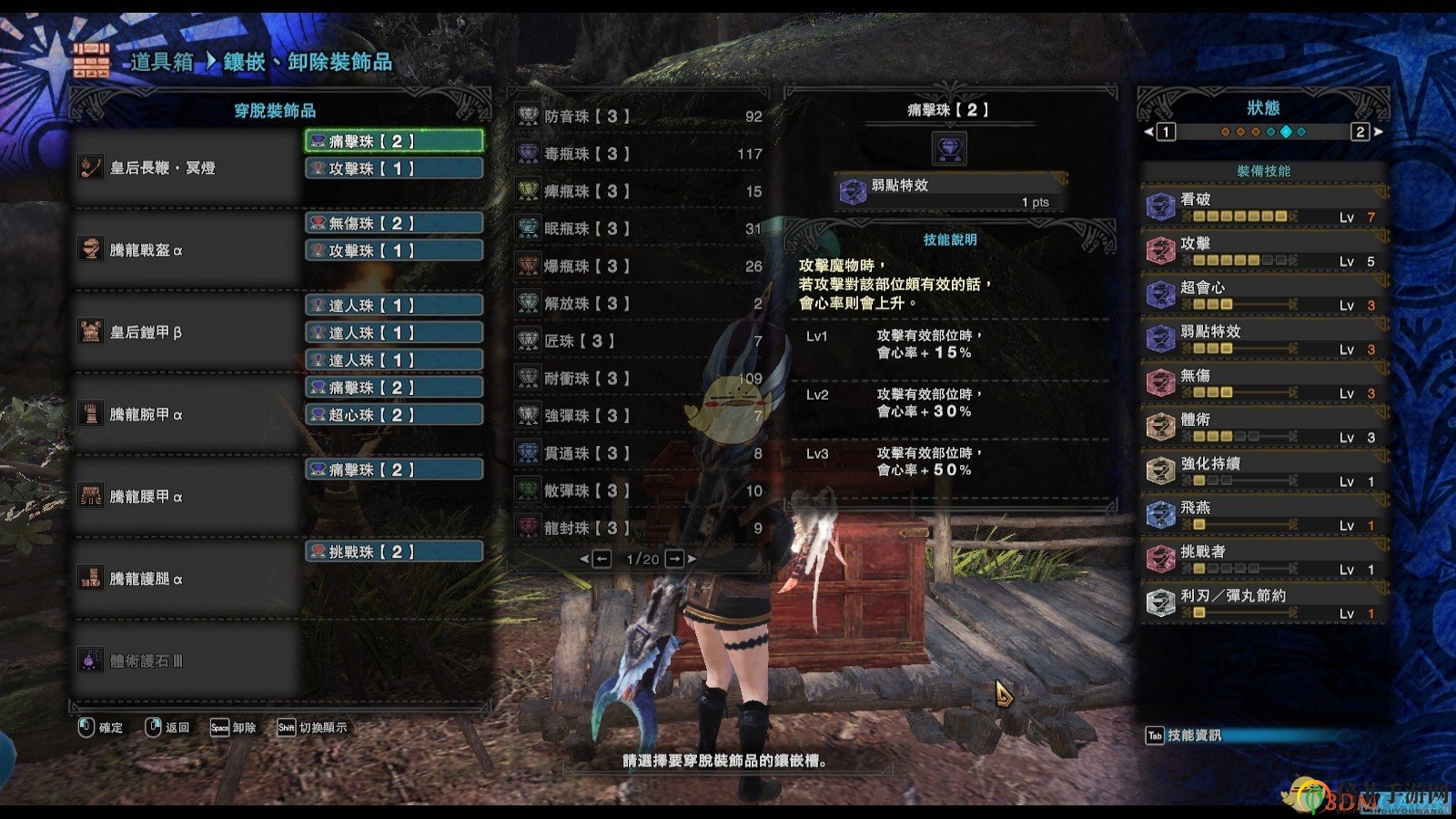Select the 看破 skill row
The width and height of the screenshot is (1456, 819).
point(1263,207)
